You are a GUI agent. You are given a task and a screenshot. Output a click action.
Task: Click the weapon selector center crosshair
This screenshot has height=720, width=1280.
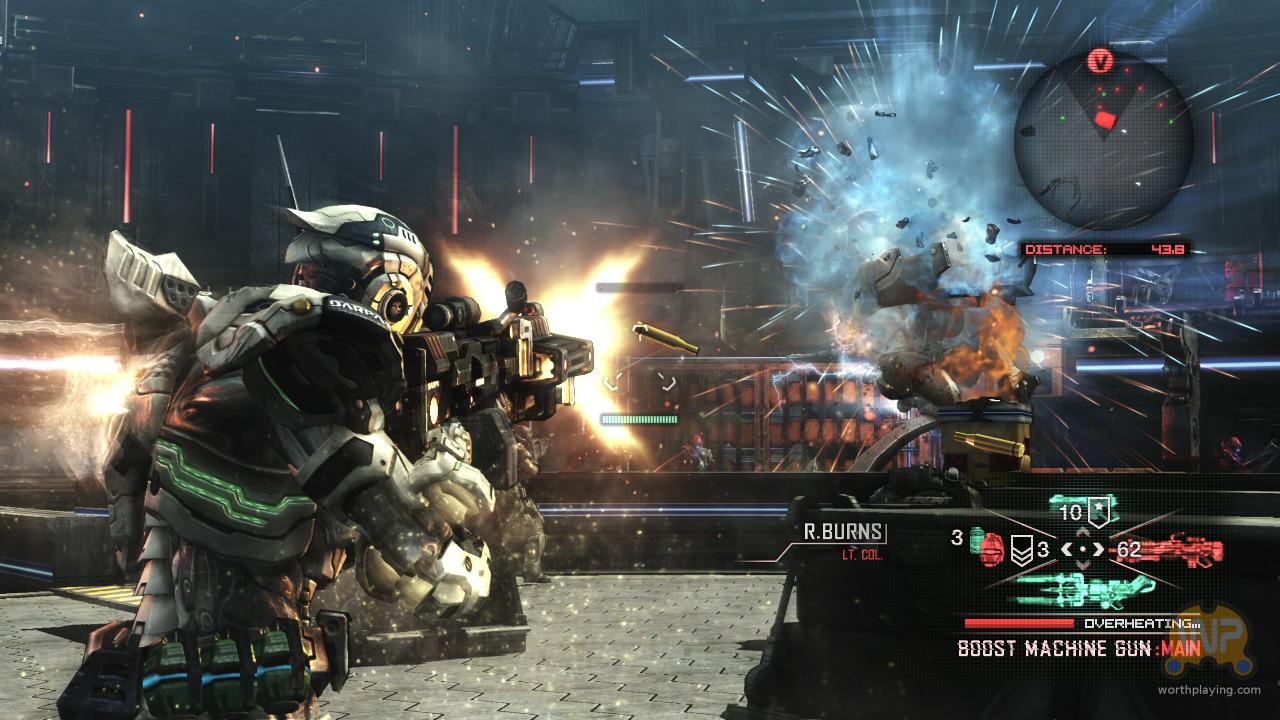1083,549
